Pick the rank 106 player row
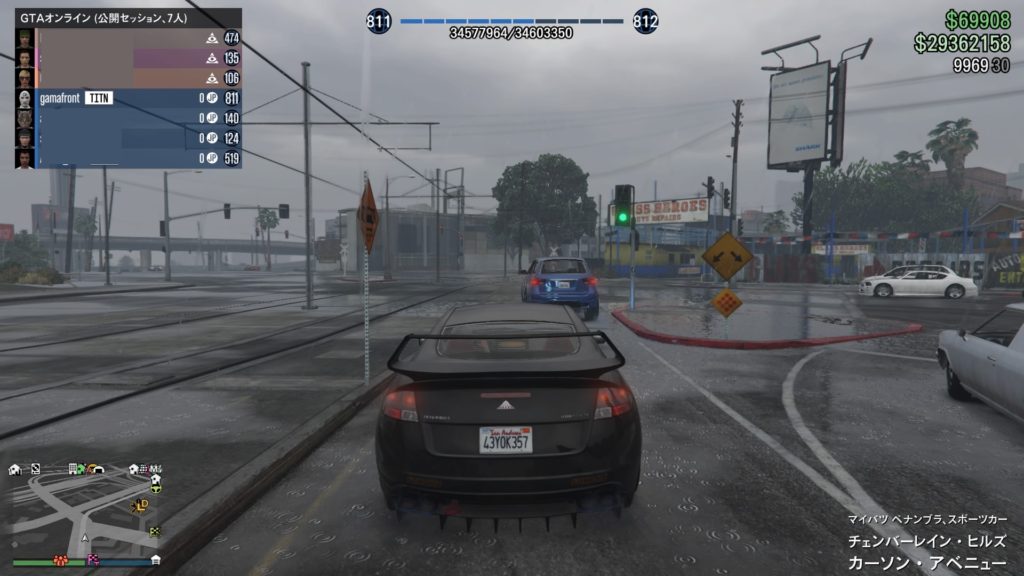This screenshot has height=576, width=1024. coord(128,78)
